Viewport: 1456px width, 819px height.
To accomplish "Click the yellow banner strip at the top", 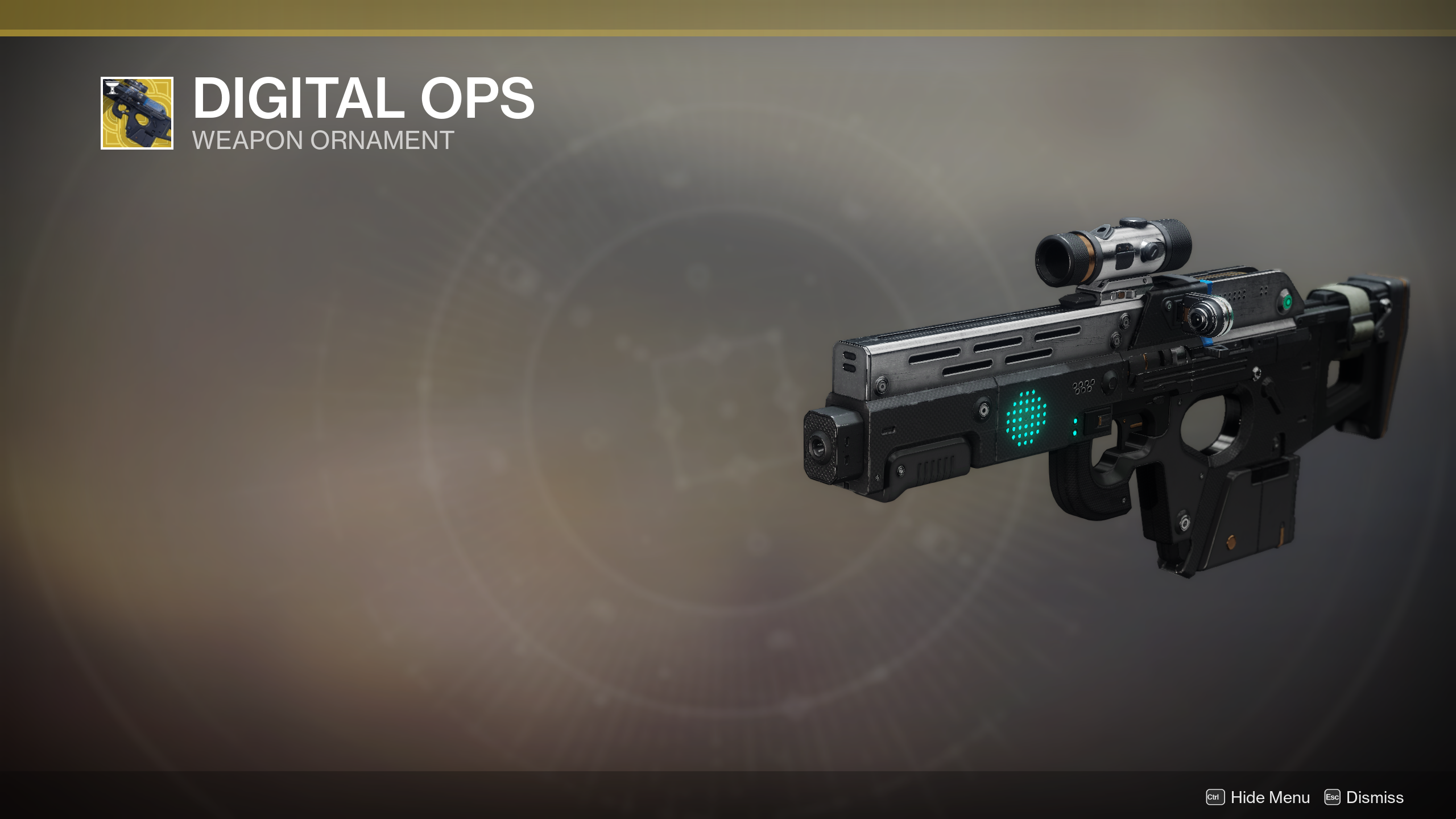I will [x=728, y=17].
